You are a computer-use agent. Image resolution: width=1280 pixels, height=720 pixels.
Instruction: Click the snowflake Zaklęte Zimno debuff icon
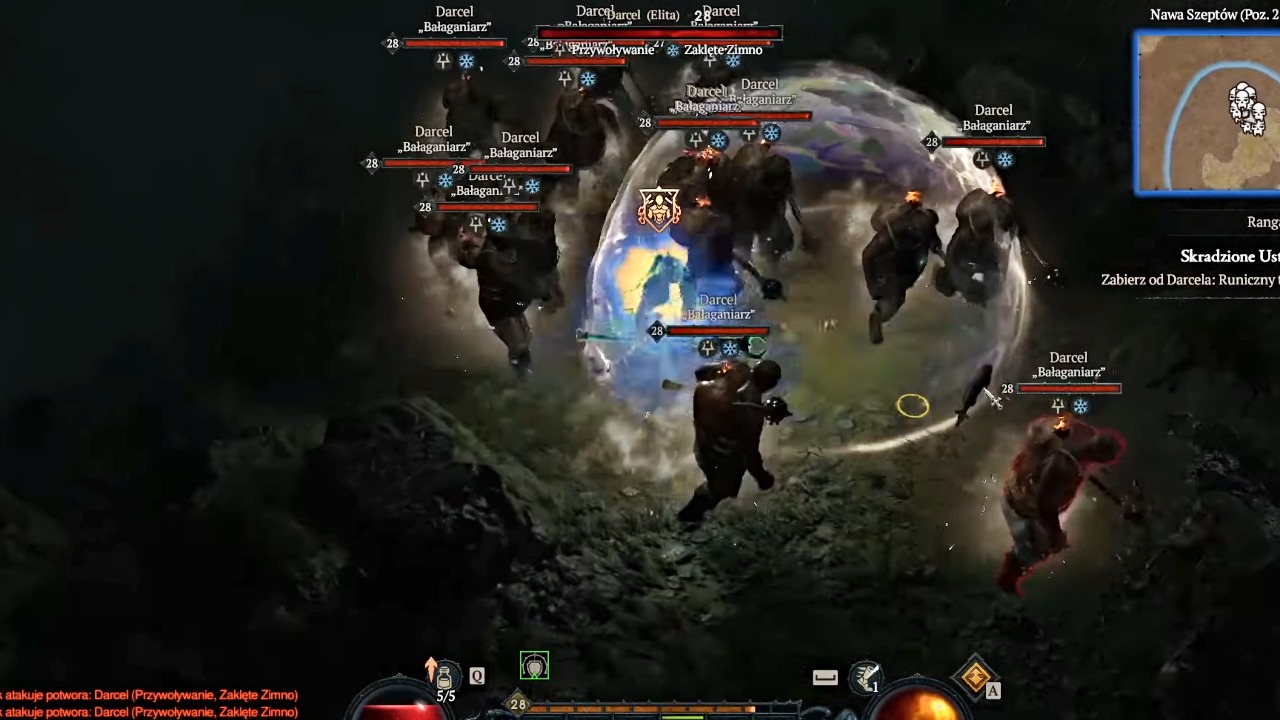tap(672, 49)
